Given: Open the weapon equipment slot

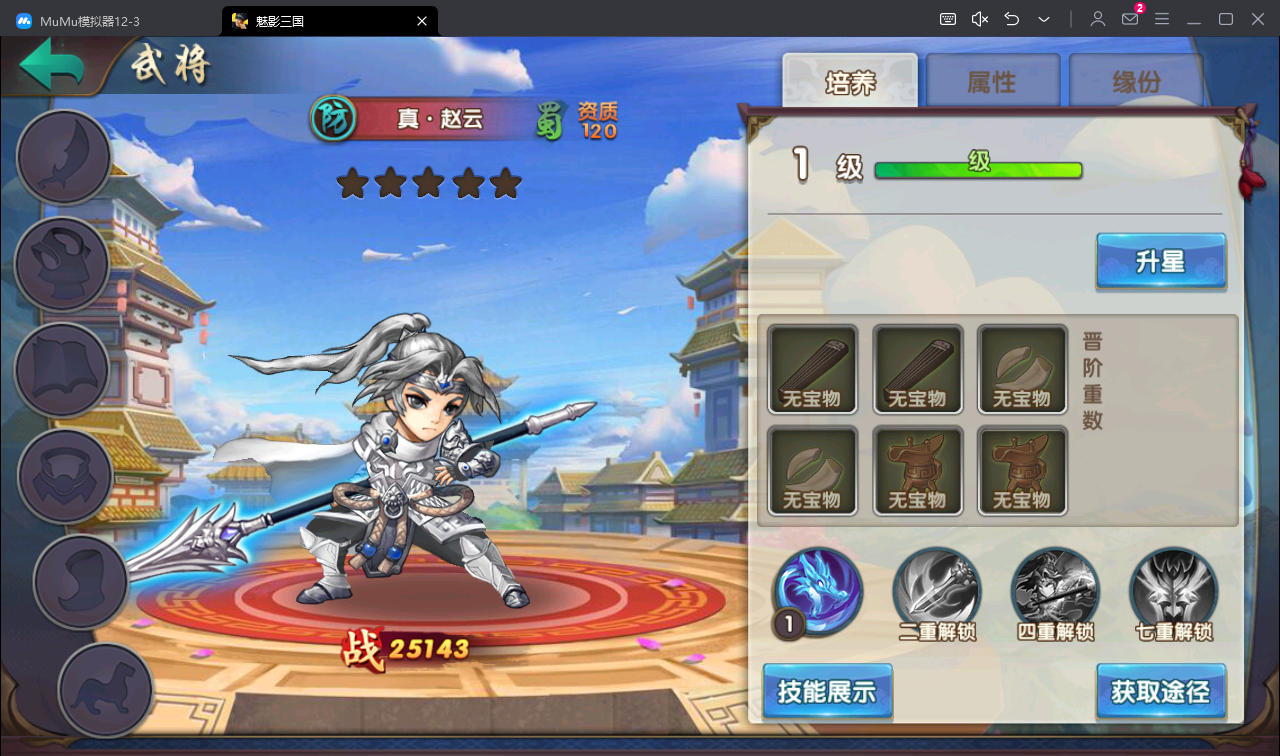Looking at the screenshot, I should (64, 158).
